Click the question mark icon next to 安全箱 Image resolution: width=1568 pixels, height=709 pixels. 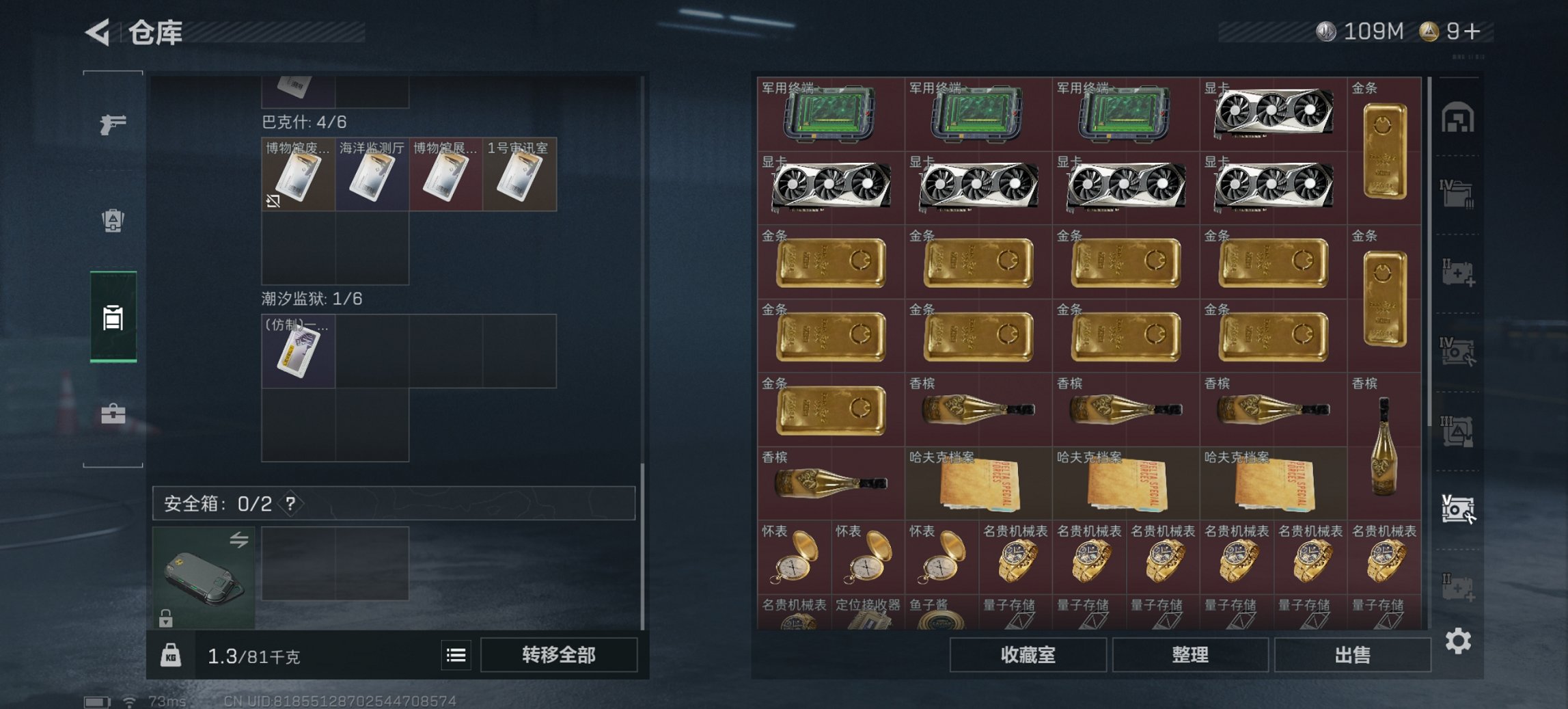(x=292, y=505)
